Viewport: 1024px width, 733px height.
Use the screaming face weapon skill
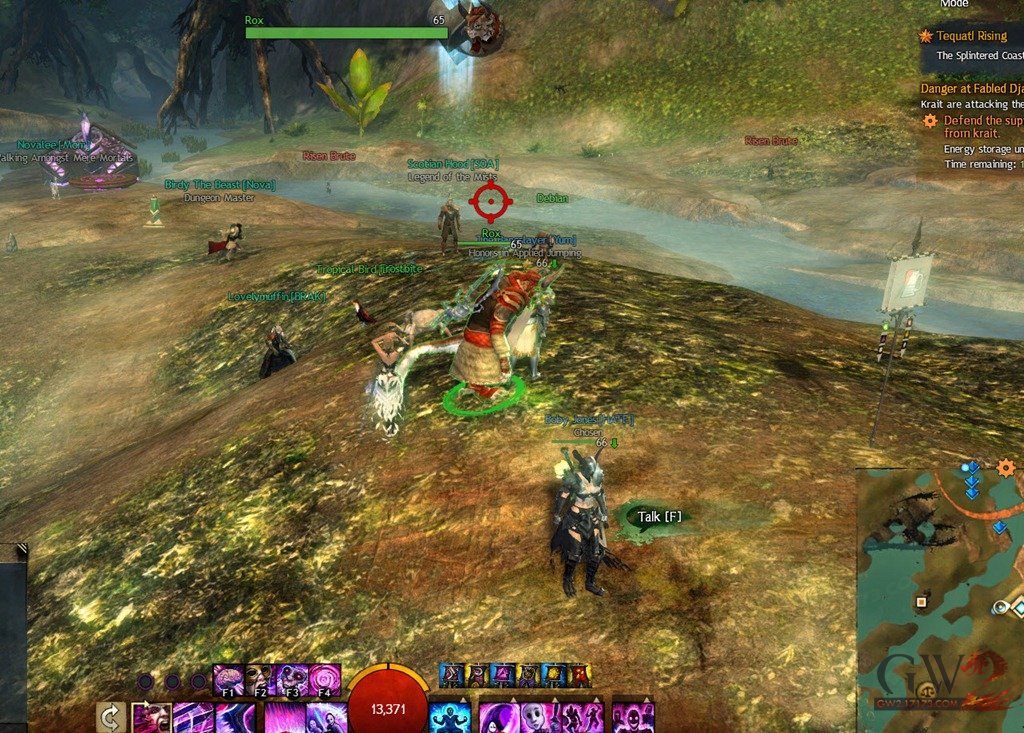tap(151, 718)
